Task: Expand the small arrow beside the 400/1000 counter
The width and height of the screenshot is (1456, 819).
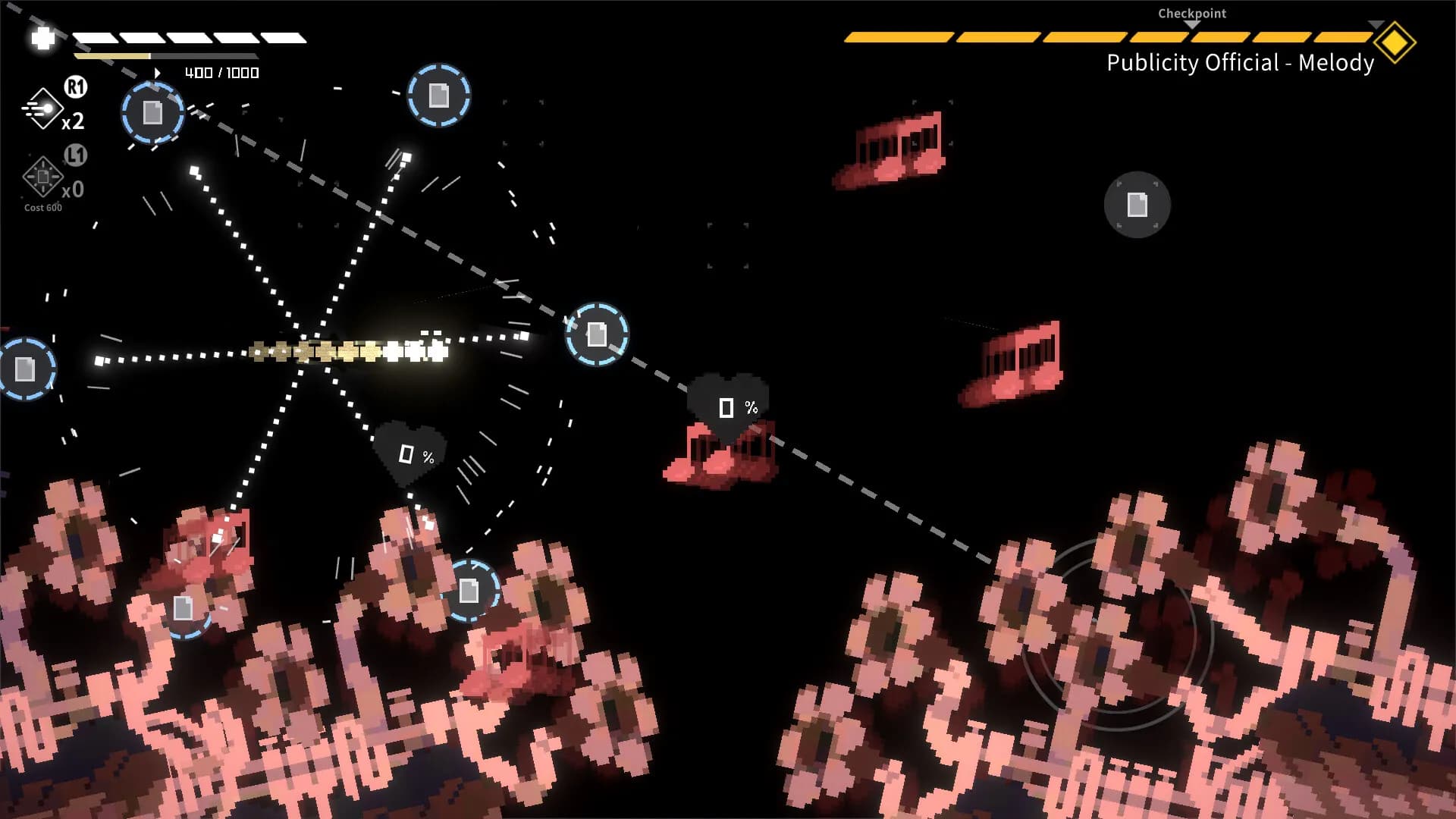Action: tap(158, 73)
